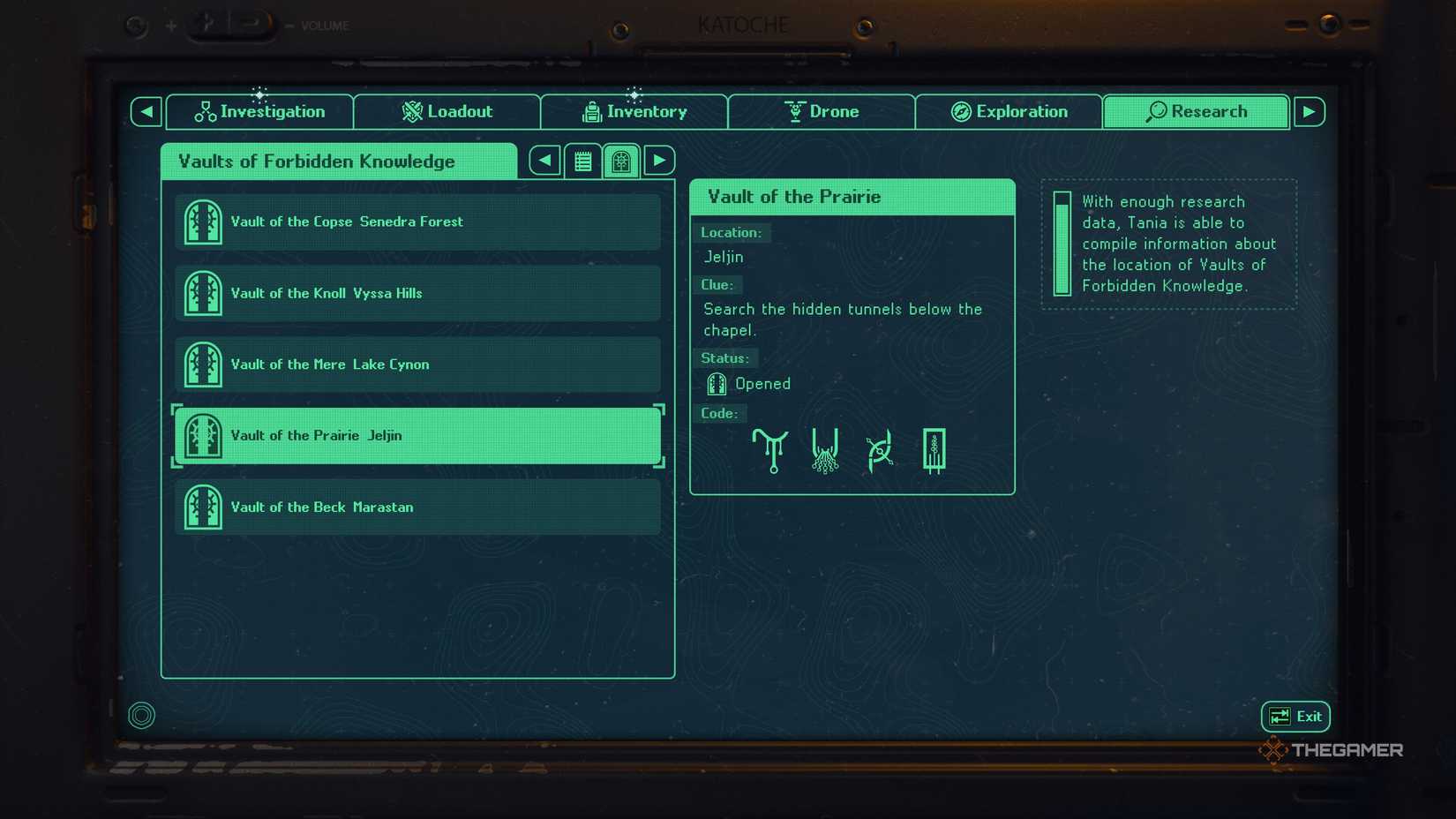Switch to the Vaults of Forbidden Knowledge tab
Image resolution: width=1456 pixels, height=819 pixels.
338,162
